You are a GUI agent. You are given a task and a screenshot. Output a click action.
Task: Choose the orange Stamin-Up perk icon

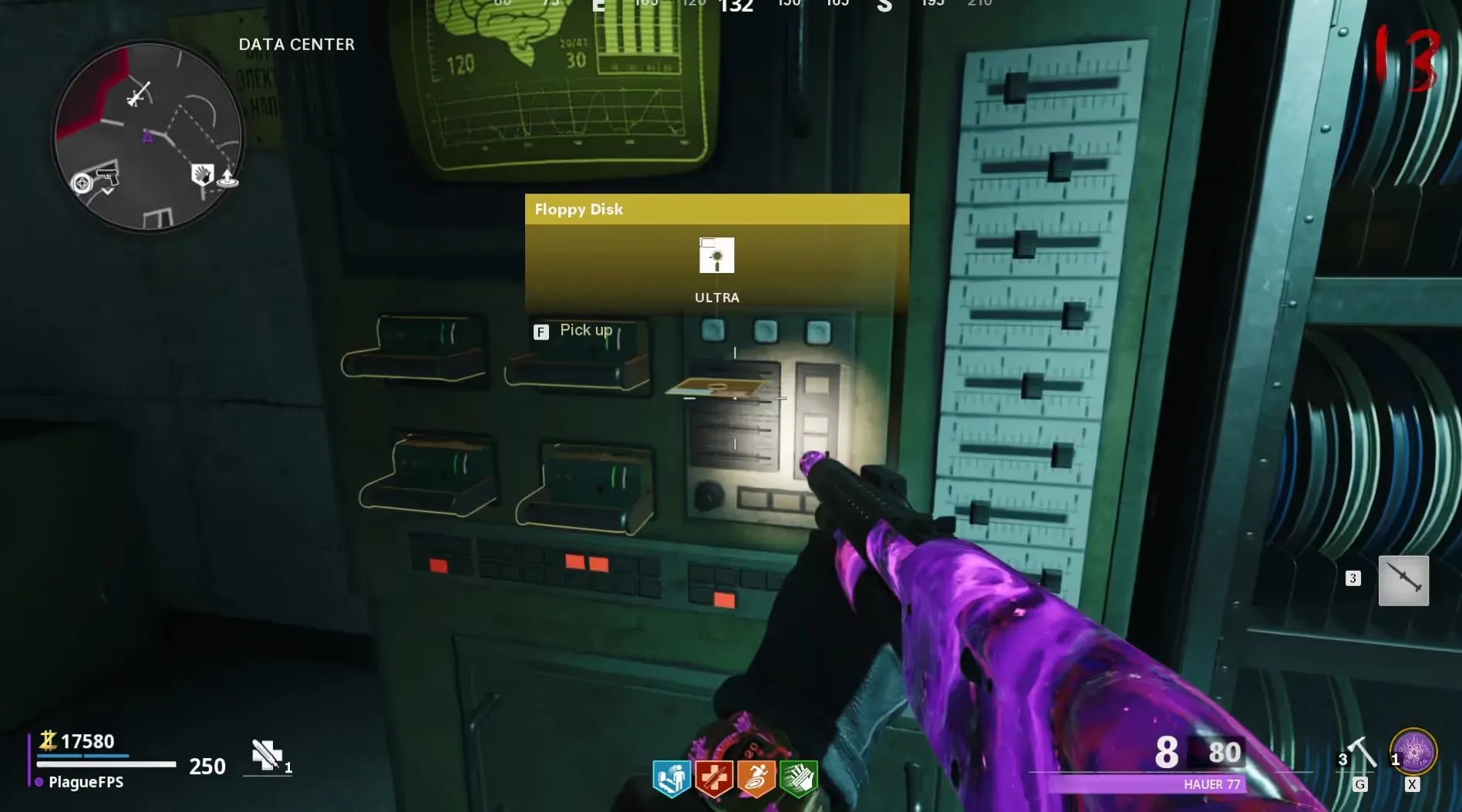756,778
